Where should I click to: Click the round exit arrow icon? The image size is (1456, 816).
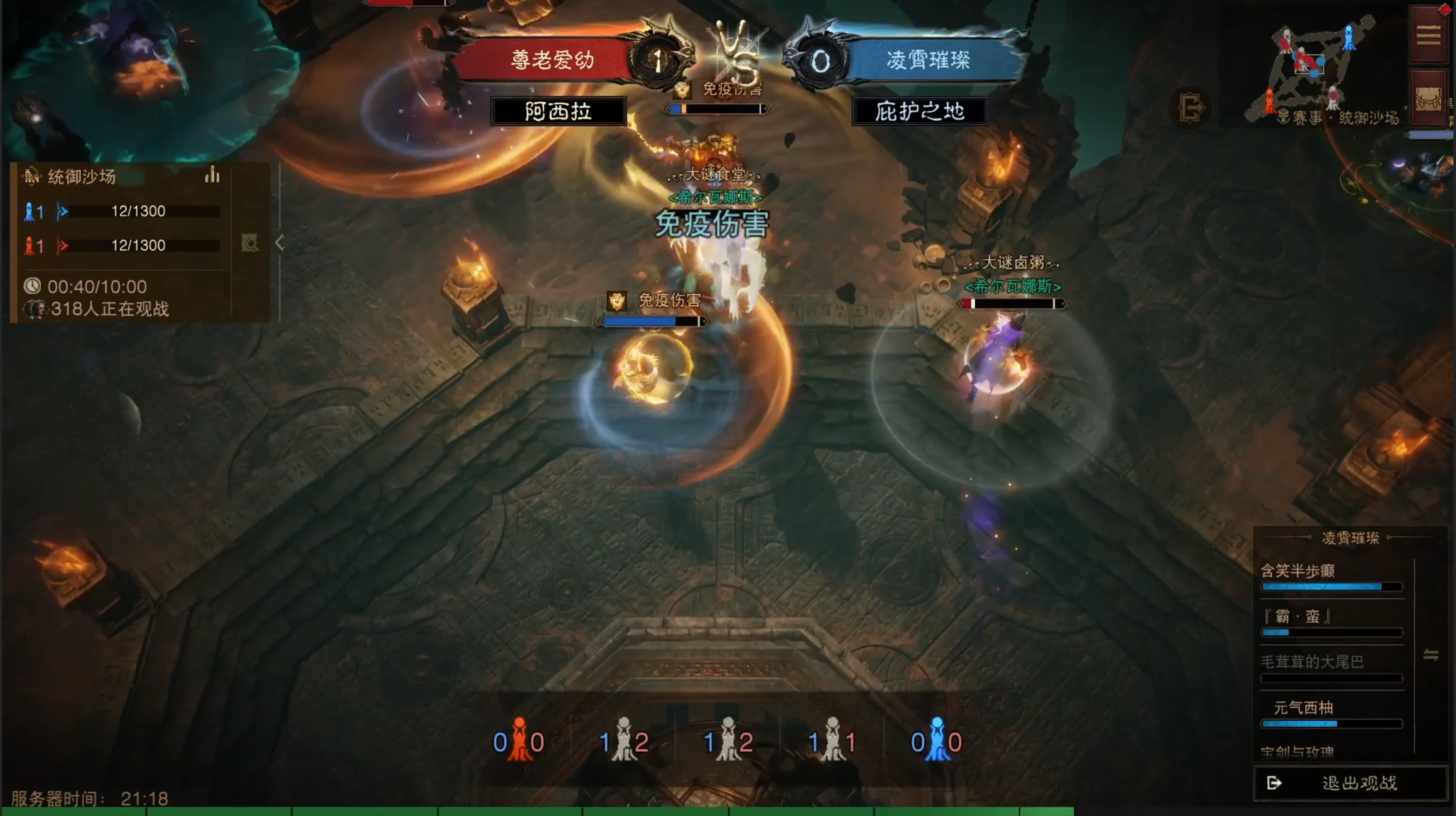click(x=1190, y=107)
